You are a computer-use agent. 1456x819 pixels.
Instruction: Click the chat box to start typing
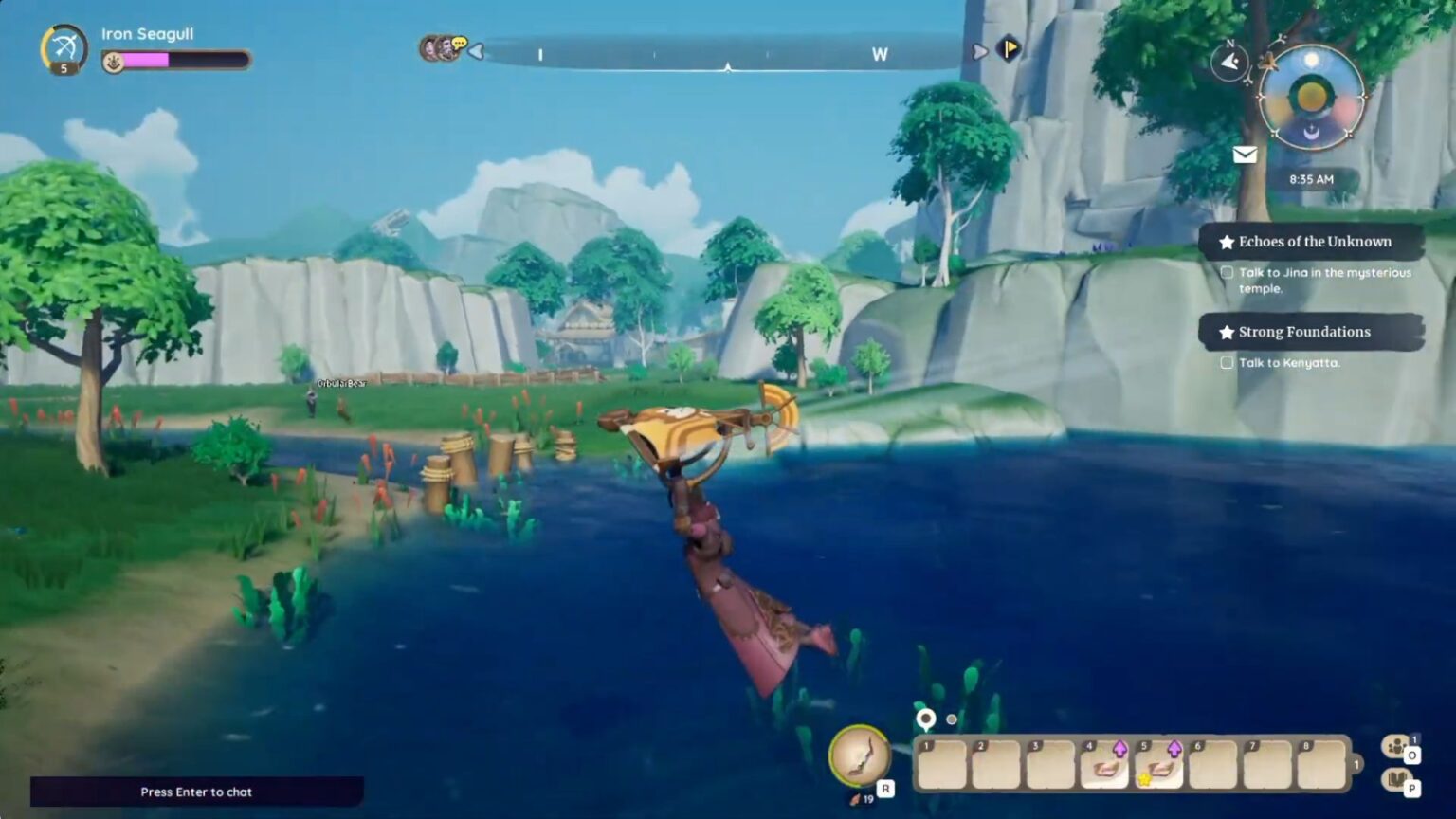(196, 792)
